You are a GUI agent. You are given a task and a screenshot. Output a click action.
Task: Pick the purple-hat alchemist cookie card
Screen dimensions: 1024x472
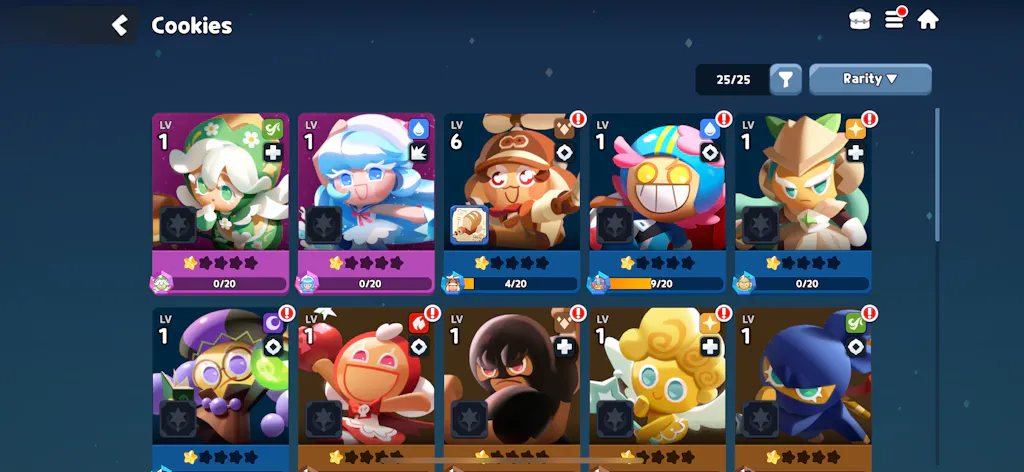pyautogui.click(x=221, y=385)
